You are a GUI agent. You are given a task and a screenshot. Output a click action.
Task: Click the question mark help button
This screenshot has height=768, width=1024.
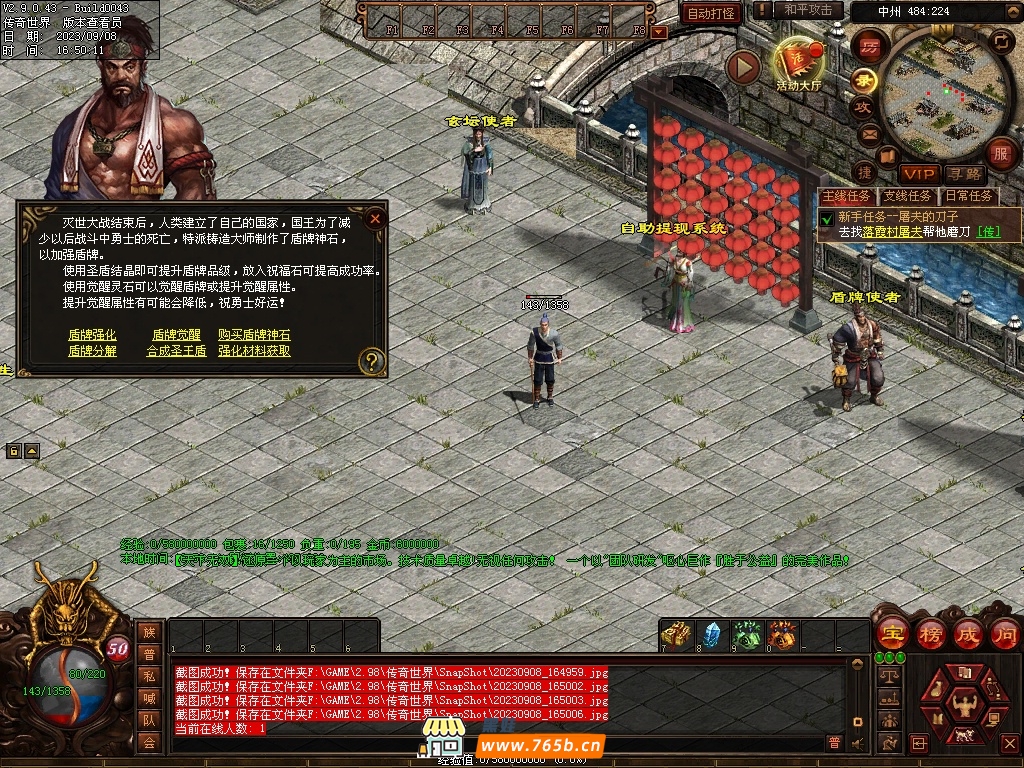[x=371, y=361]
